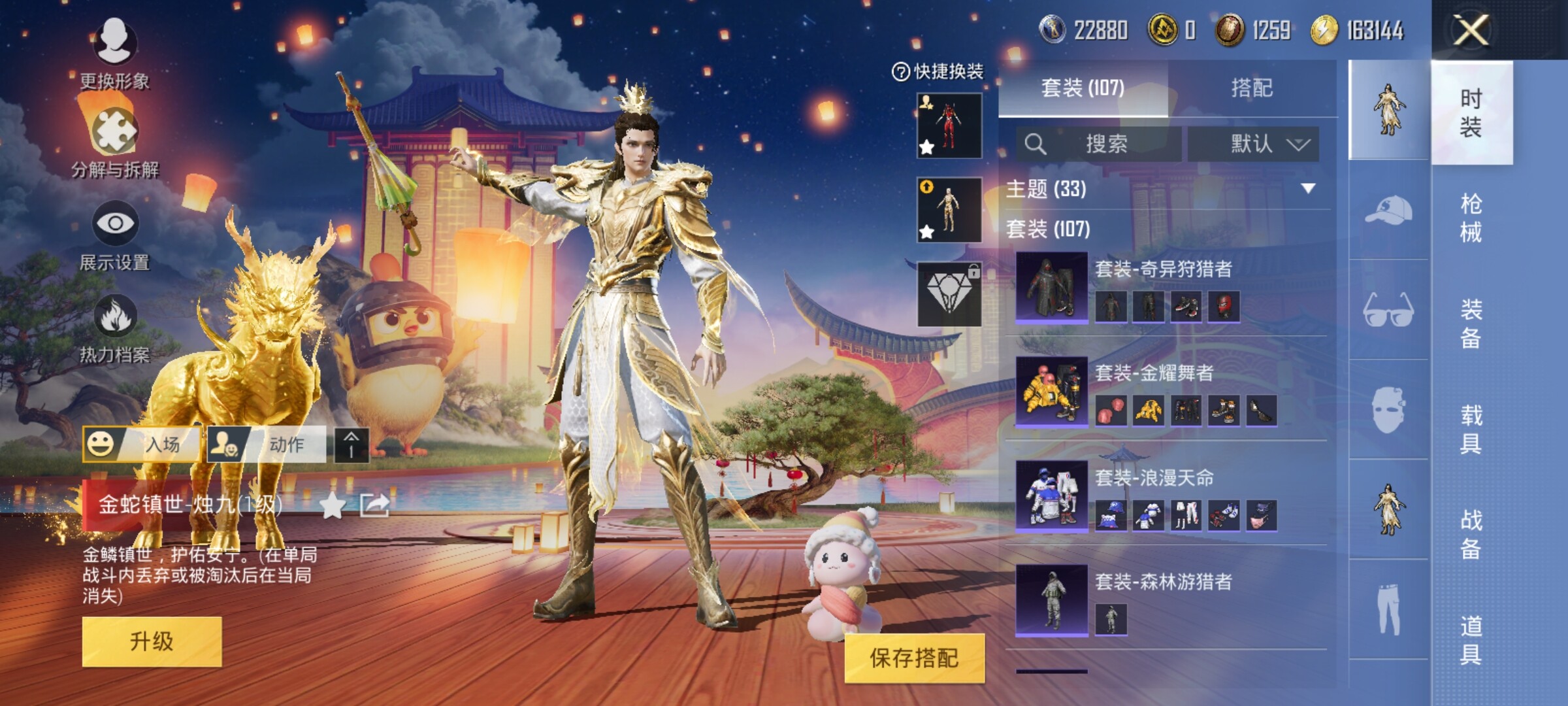Screen dimensions: 1568x706
Task: Switch to the 枪械 firearms category
Action: [1471, 218]
